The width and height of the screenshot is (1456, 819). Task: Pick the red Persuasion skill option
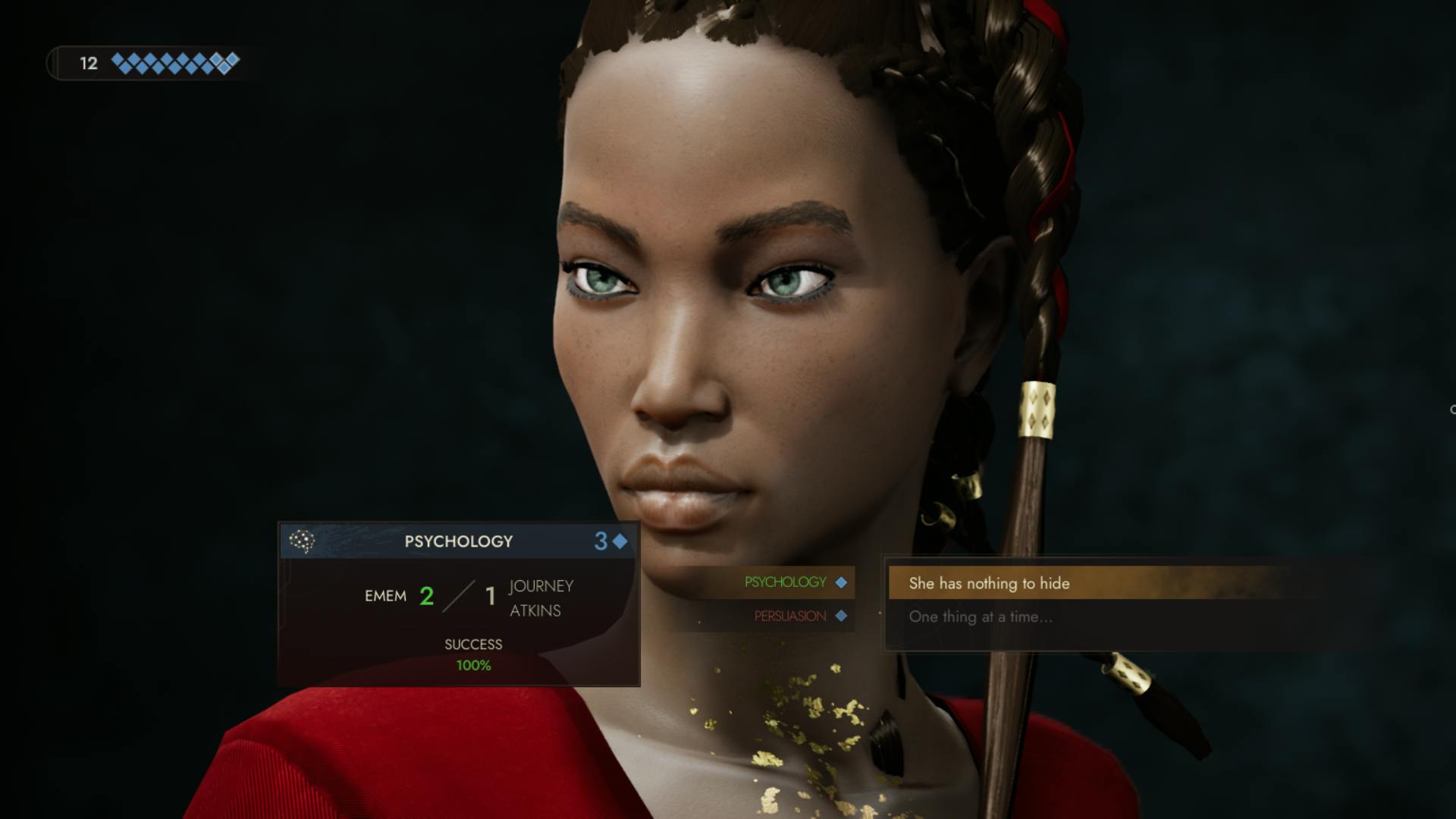coord(790,616)
